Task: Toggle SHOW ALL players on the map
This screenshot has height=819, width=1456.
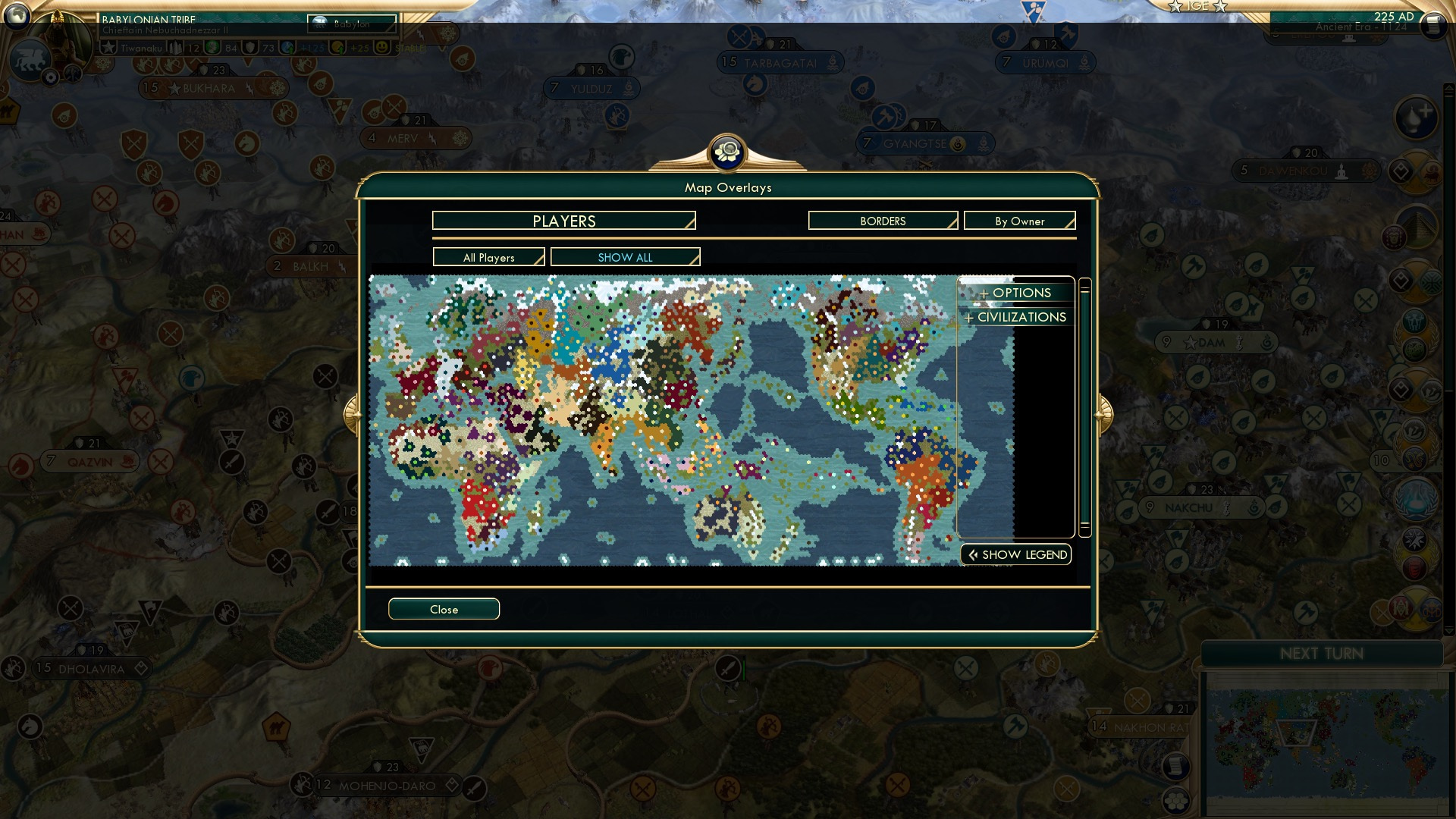Action: click(x=625, y=257)
